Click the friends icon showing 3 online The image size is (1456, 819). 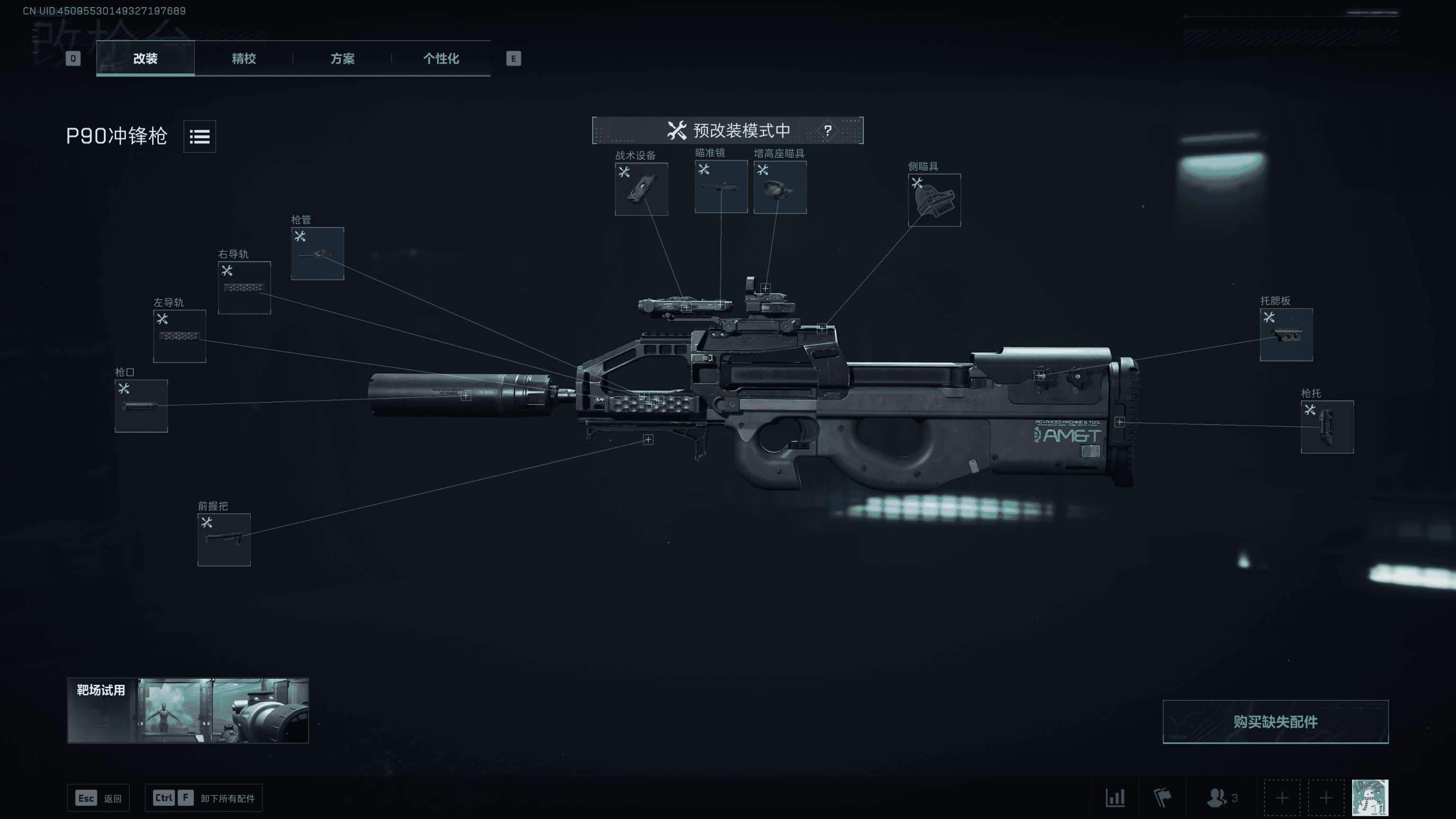(1218, 798)
